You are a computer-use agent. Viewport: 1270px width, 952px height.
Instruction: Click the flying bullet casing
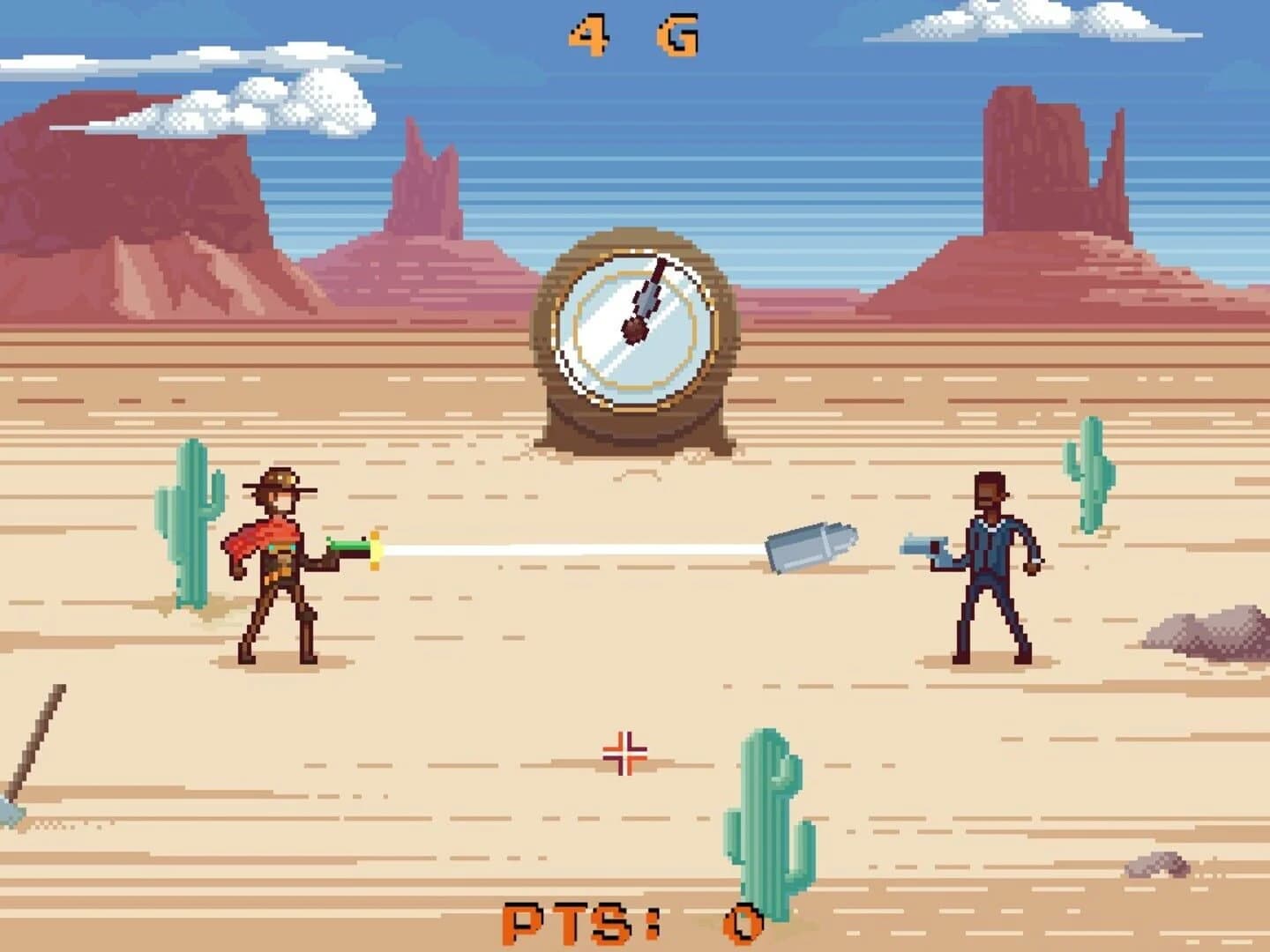click(x=810, y=547)
